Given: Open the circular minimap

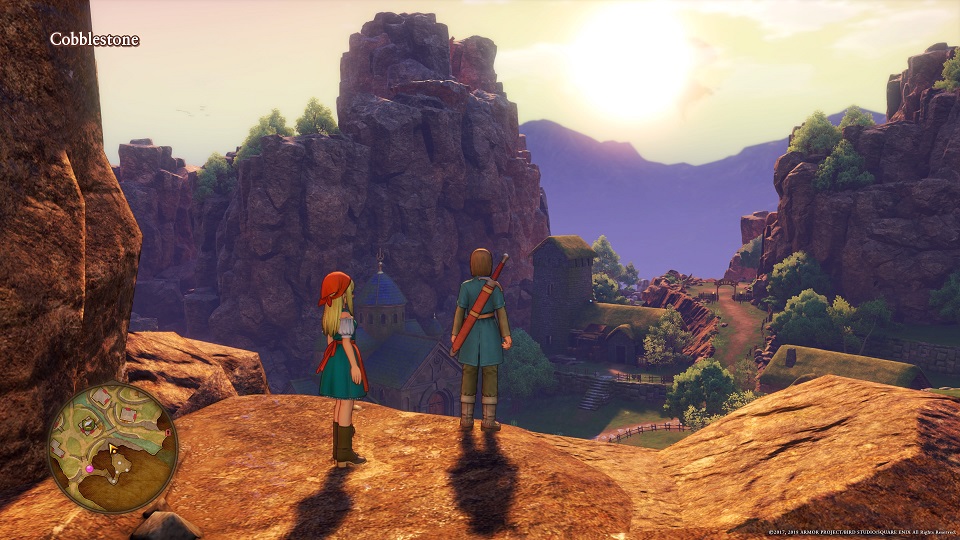Looking at the screenshot, I should coord(113,446).
